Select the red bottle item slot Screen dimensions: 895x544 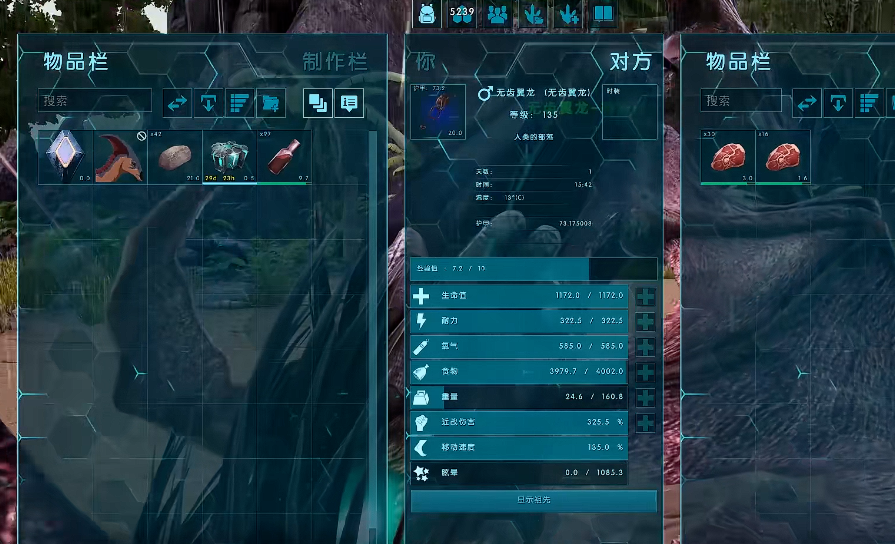tap(285, 158)
